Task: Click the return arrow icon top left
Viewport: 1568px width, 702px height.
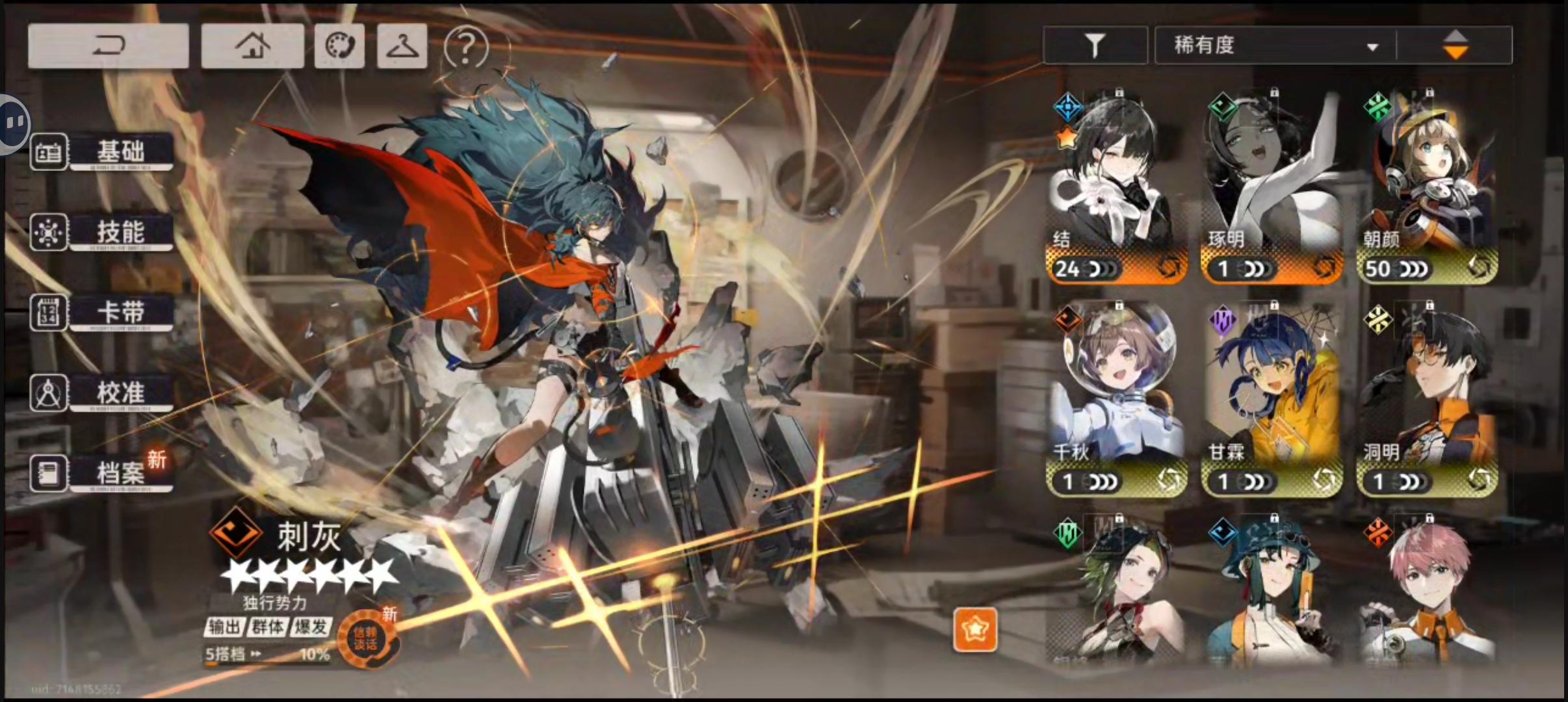Action: (x=108, y=45)
